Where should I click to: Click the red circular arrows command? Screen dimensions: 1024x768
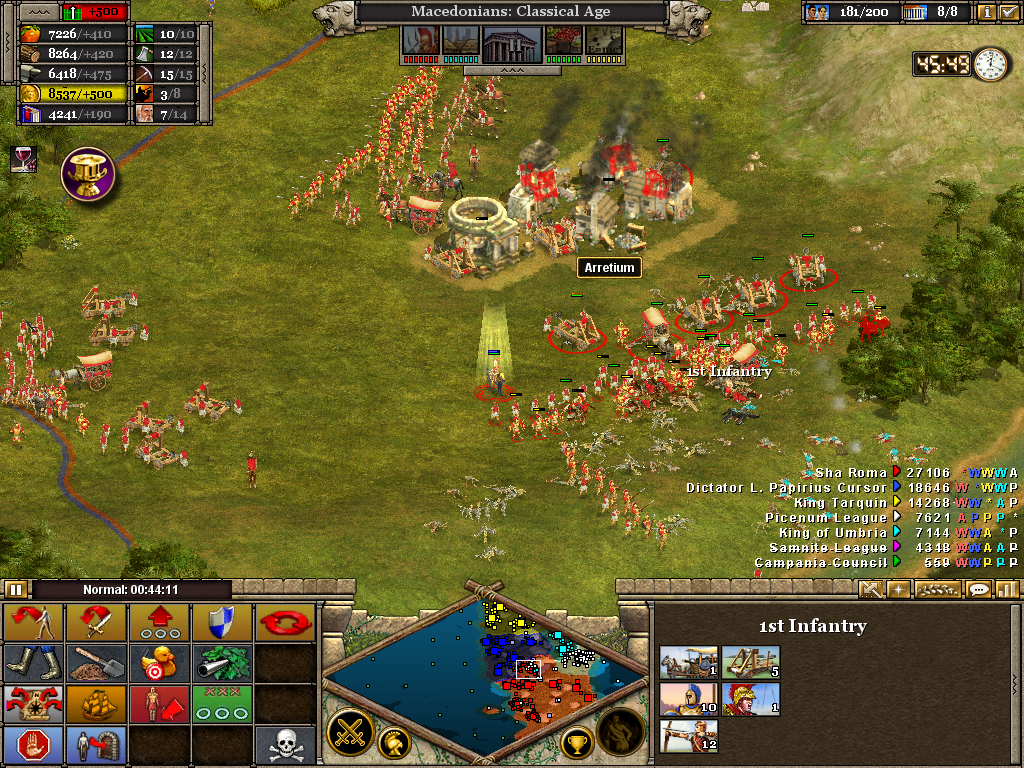(x=284, y=623)
